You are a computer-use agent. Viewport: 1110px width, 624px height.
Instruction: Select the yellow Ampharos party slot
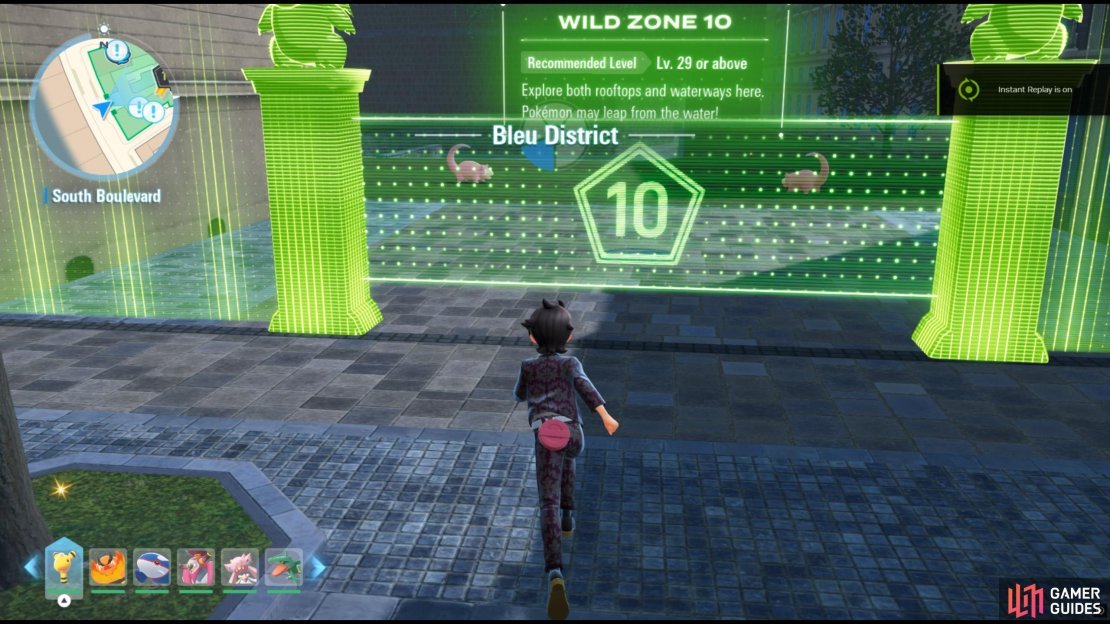pyautogui.click(x=64, y=566)
